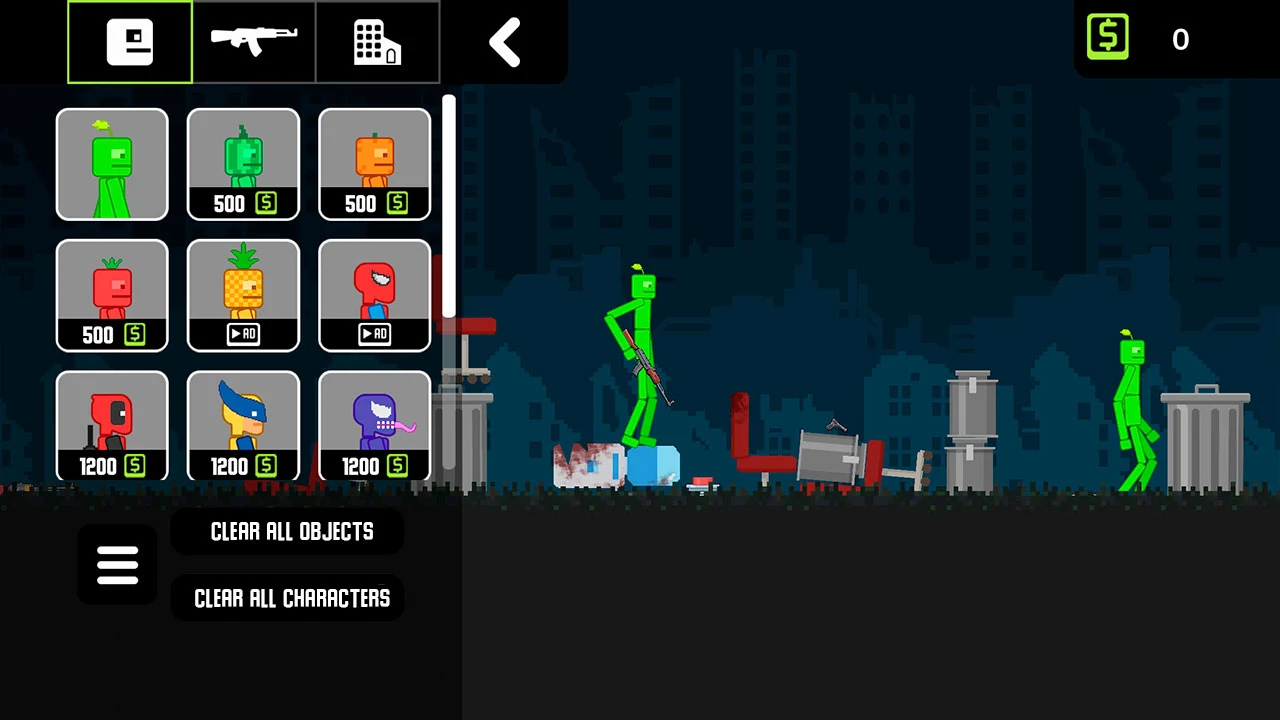This screenshot has height=720, width=1280.
Task: Pick the Wolverine-style character costing 1200
Action: [243, 425]
